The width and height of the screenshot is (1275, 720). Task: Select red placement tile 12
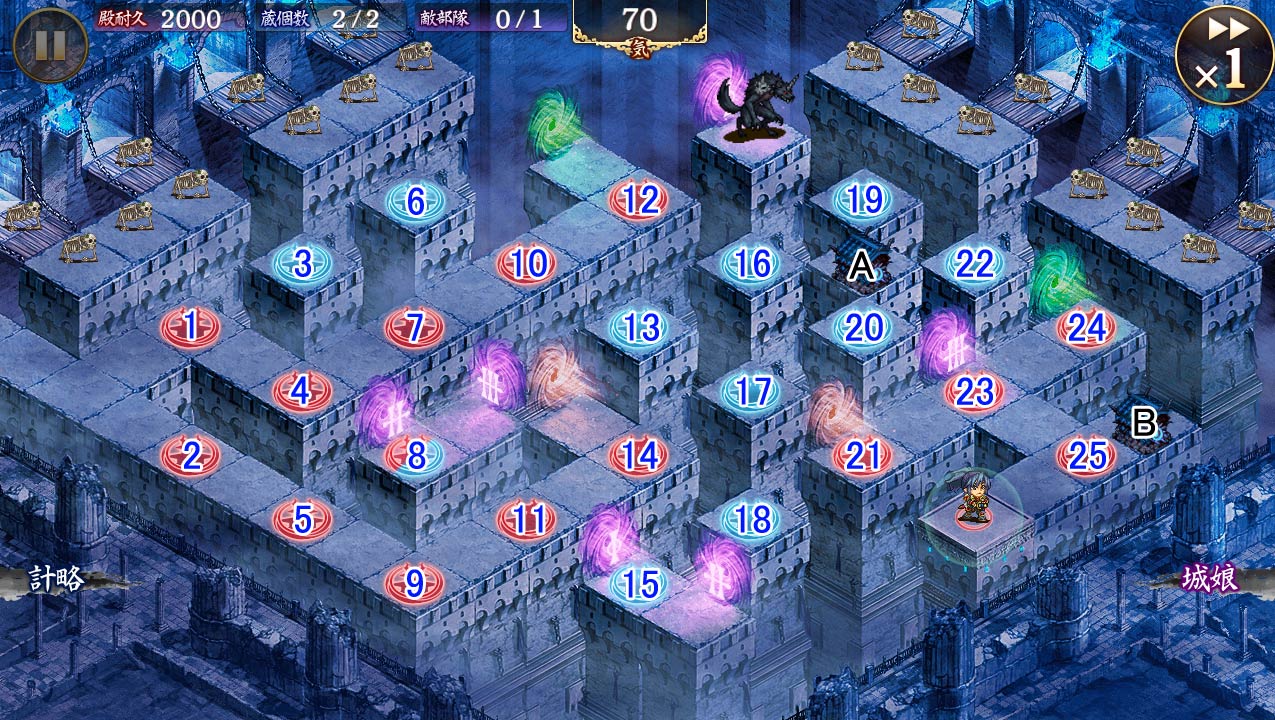point(639,201)
